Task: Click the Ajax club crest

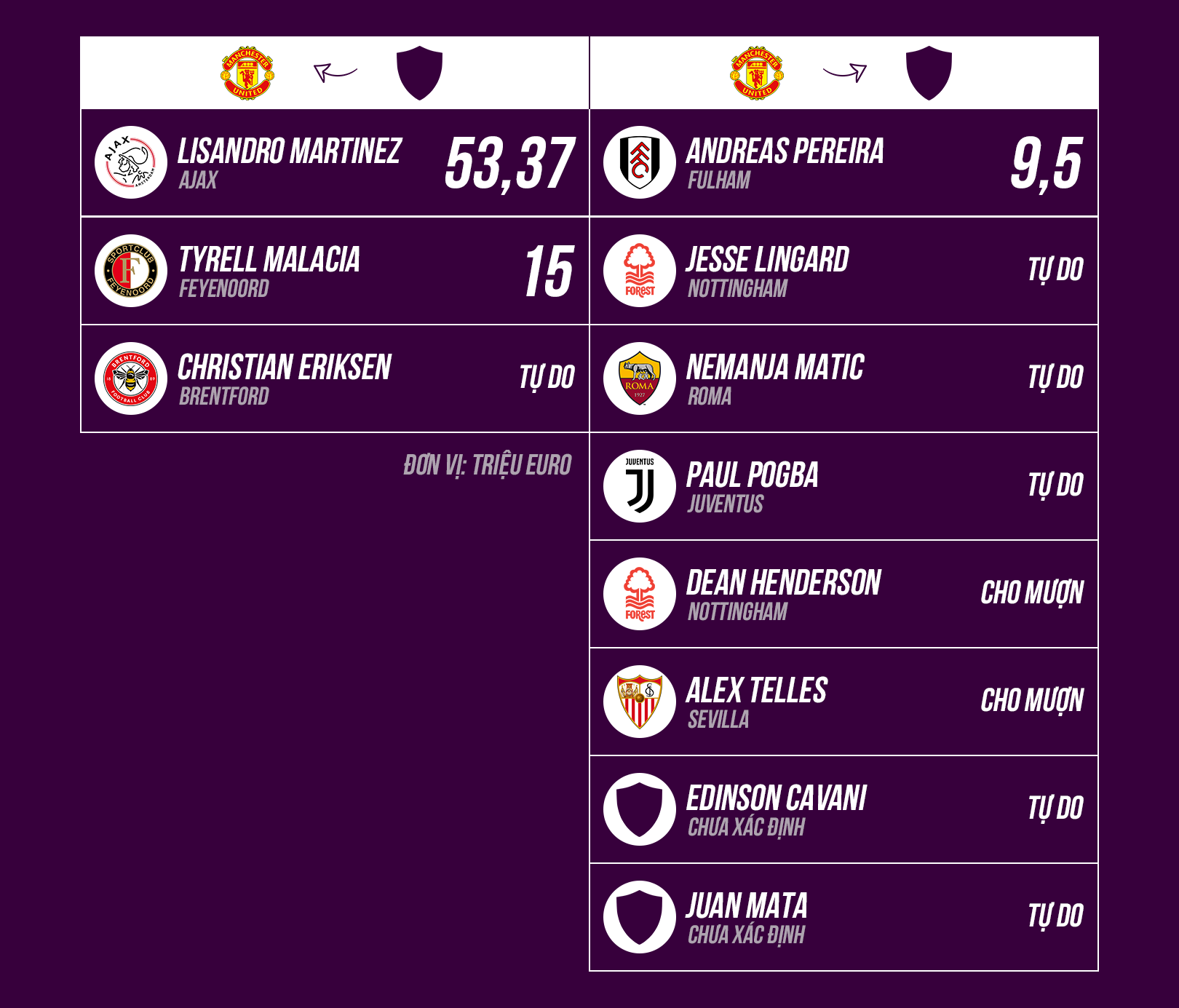Action: [131, 162]
